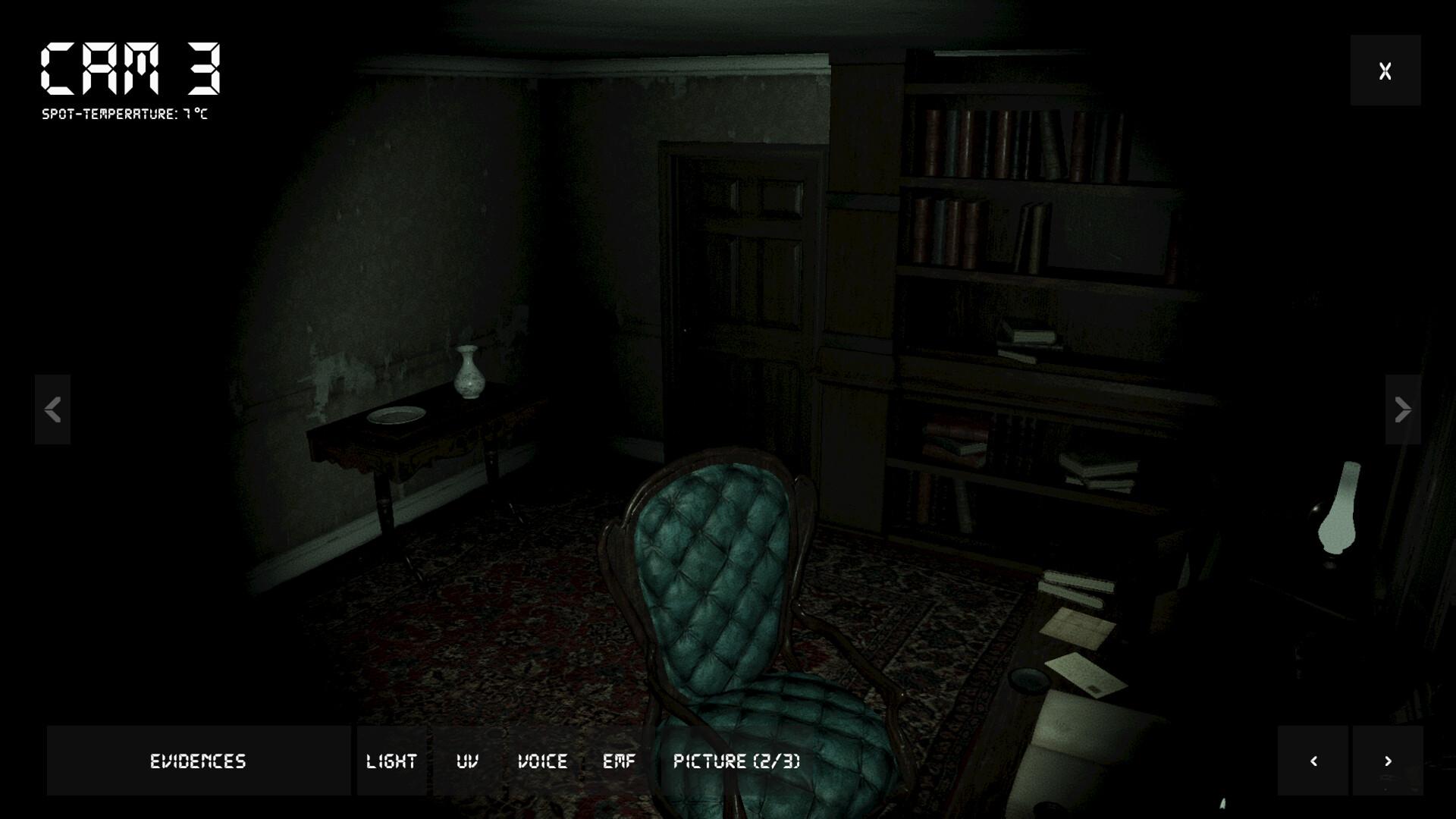Click the SPOT-TEMPERATURE readout
The height and width of the screenshot is (819, 1456).
[x=127, y=115]
